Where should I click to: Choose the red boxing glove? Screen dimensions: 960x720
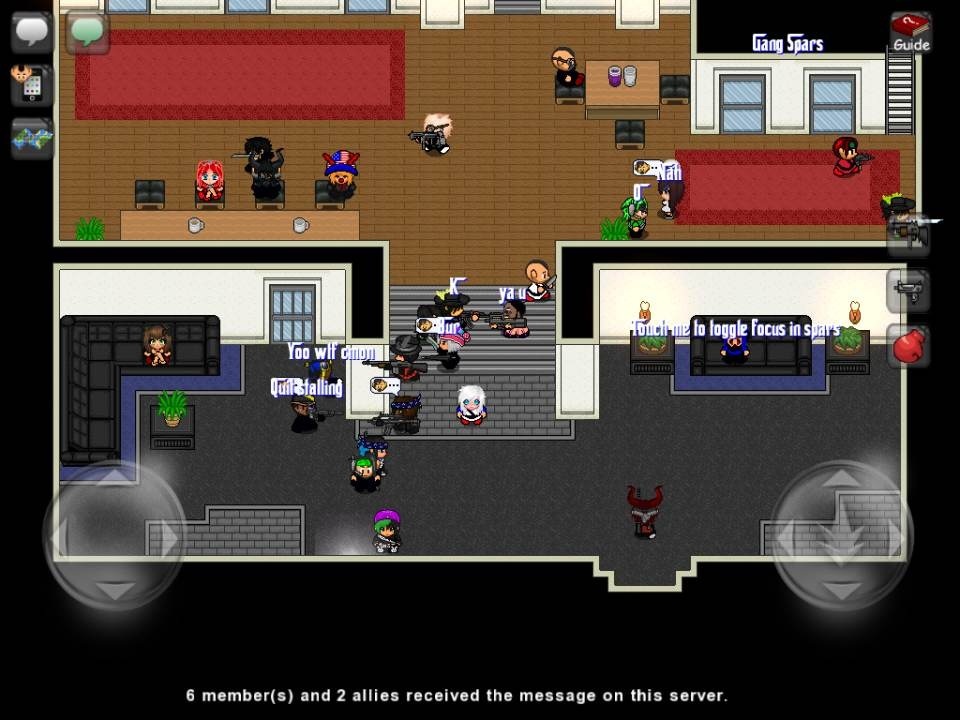[x=909, y=347]
